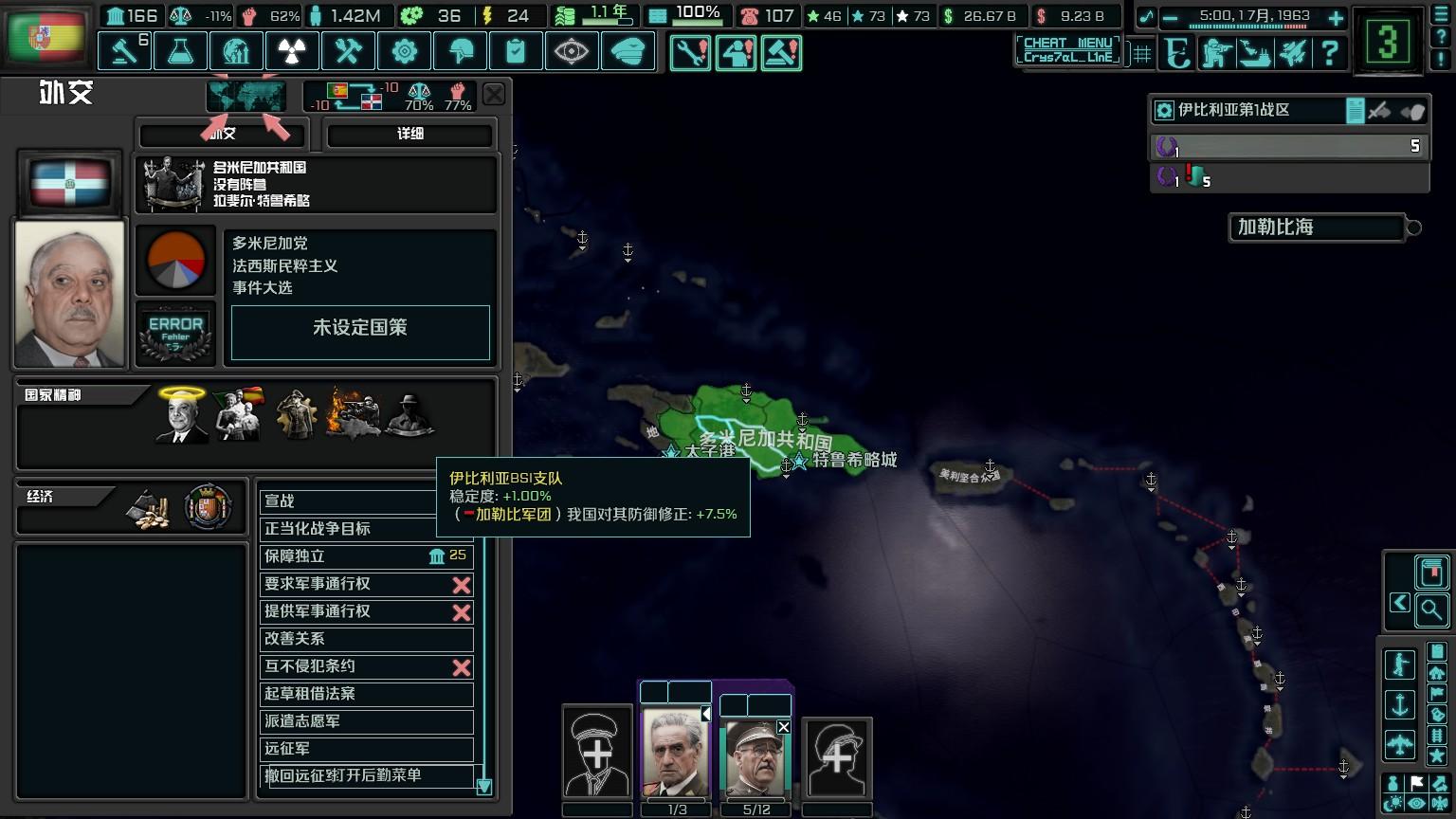Click the Spanish flag country button

pyautogui.click(x=45, y=38)
